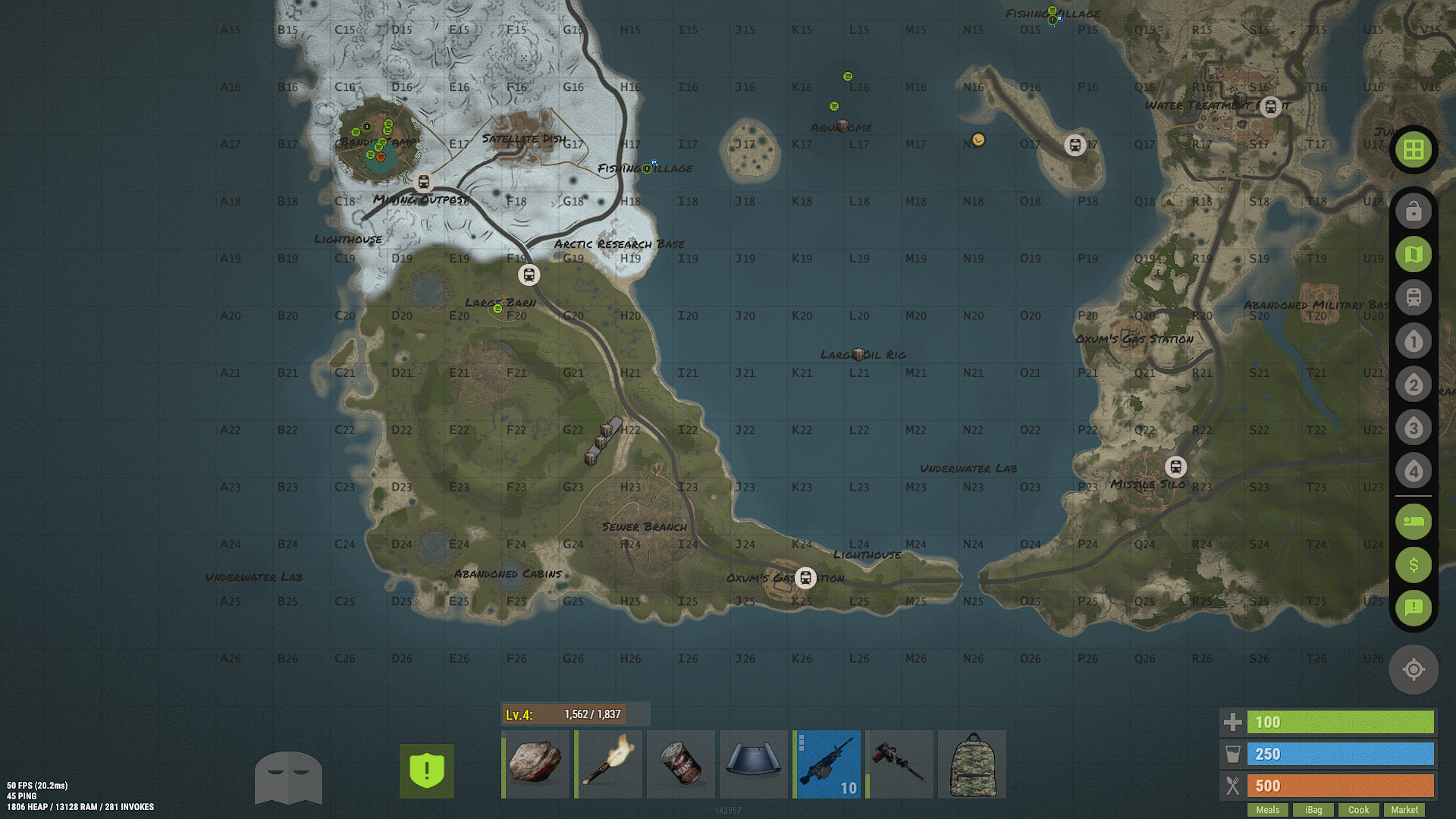Viewport: 1456px width, 819px height.
Task: Center the map with crosshair button
Action: point(1414,670)
